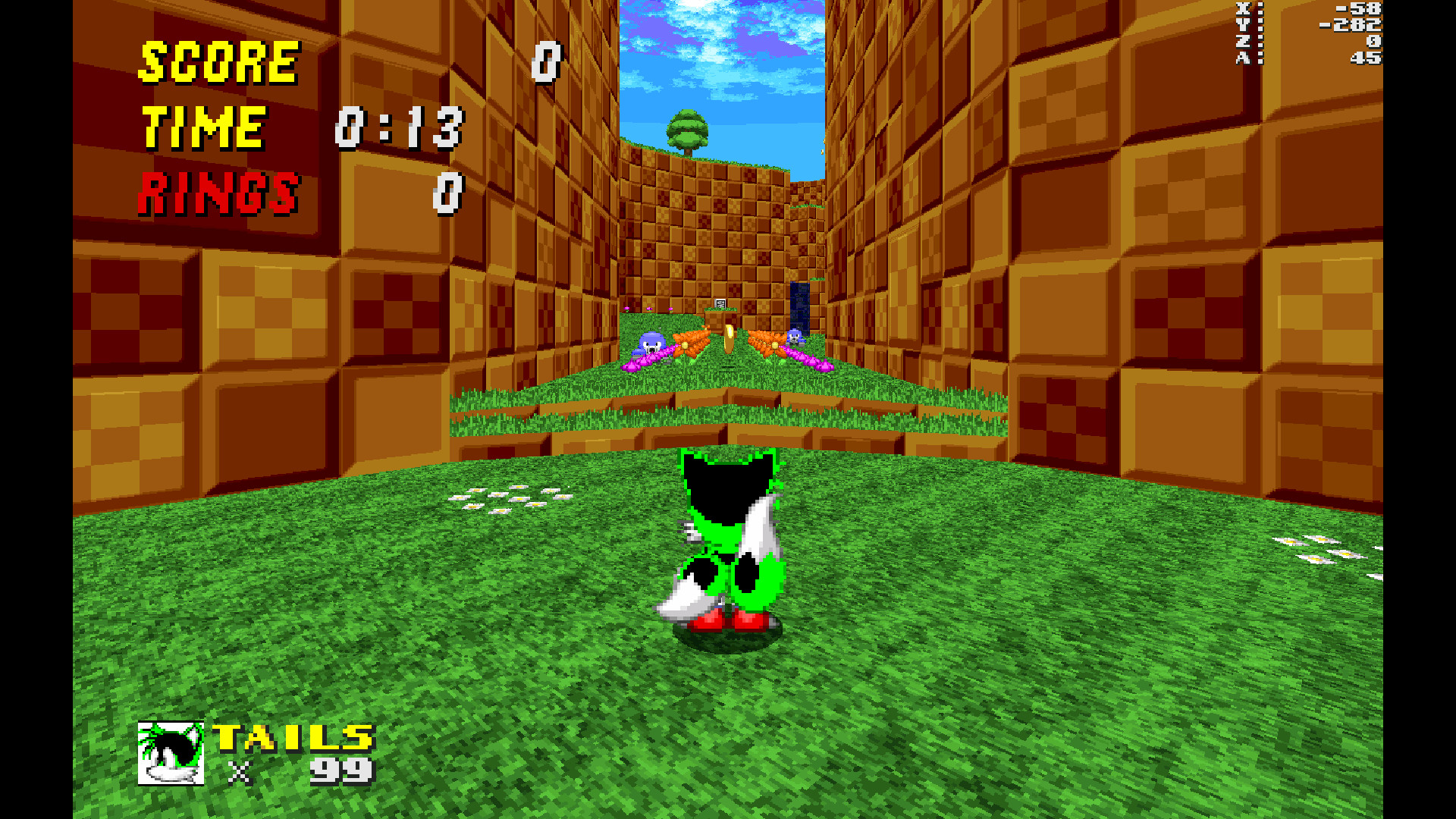
Task: Click the purple flower cluster on the left ledge
Action: (648, 364)
